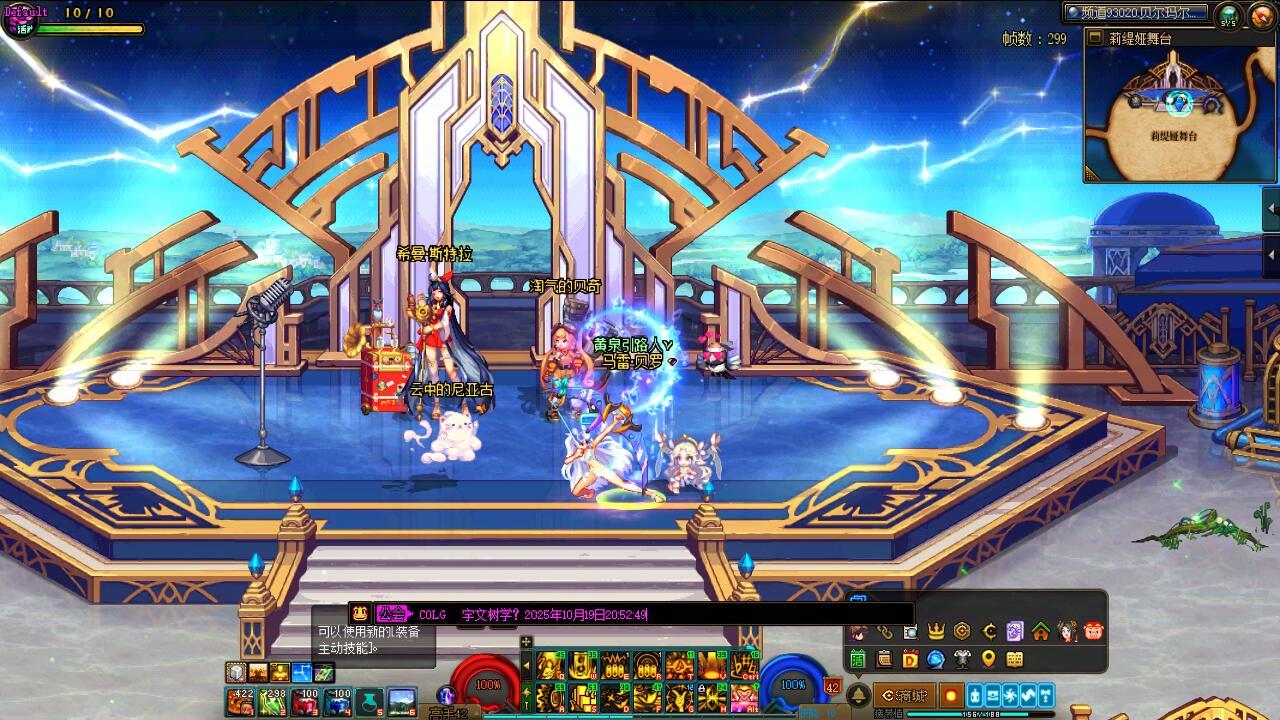
Task: Open the compass icon beside the minimap
Action: point(1261,15)
